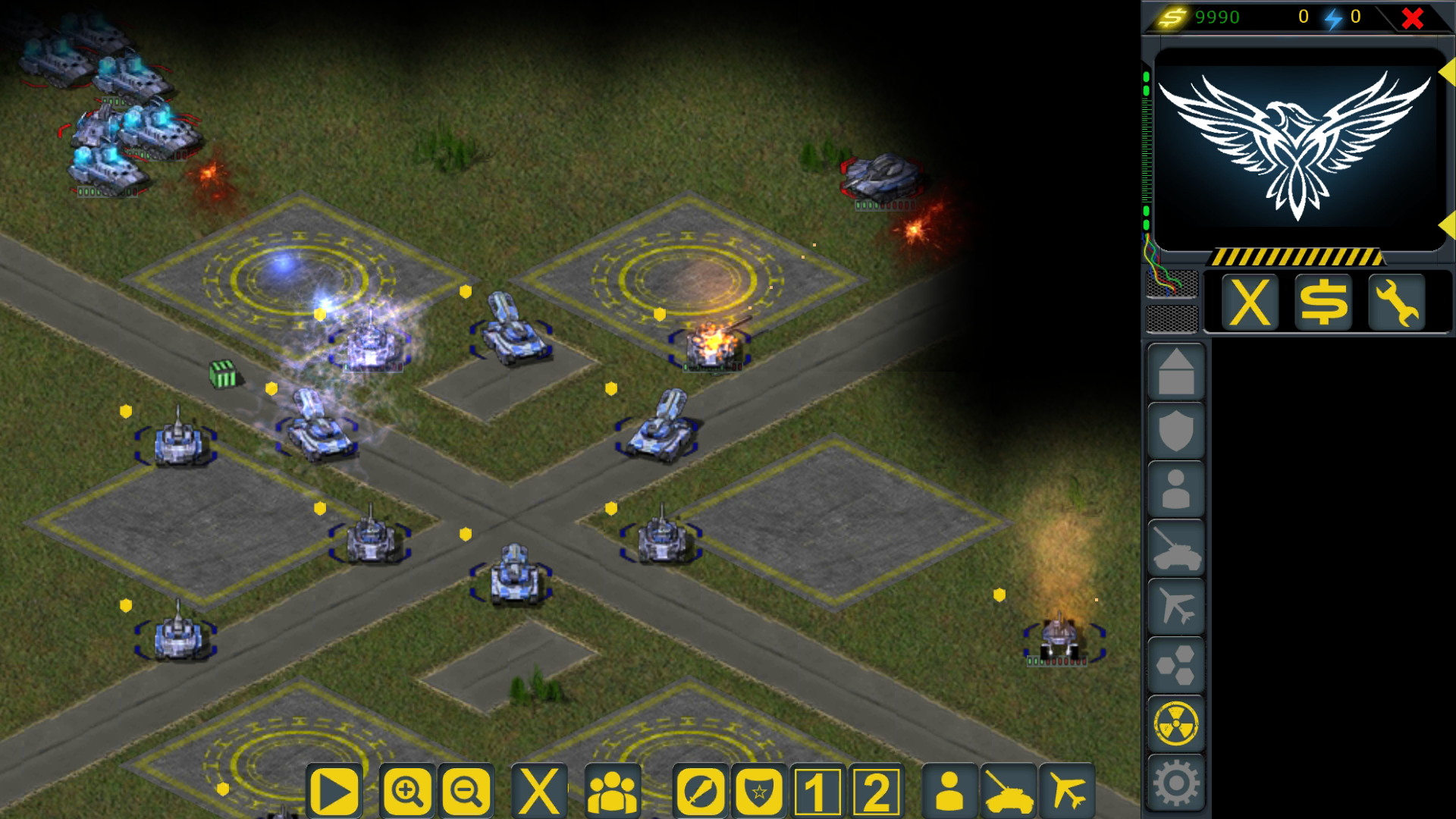This screenshot has width=1456, height=819.
Task: Deselect units with the X button
Action: click(539, 792)
